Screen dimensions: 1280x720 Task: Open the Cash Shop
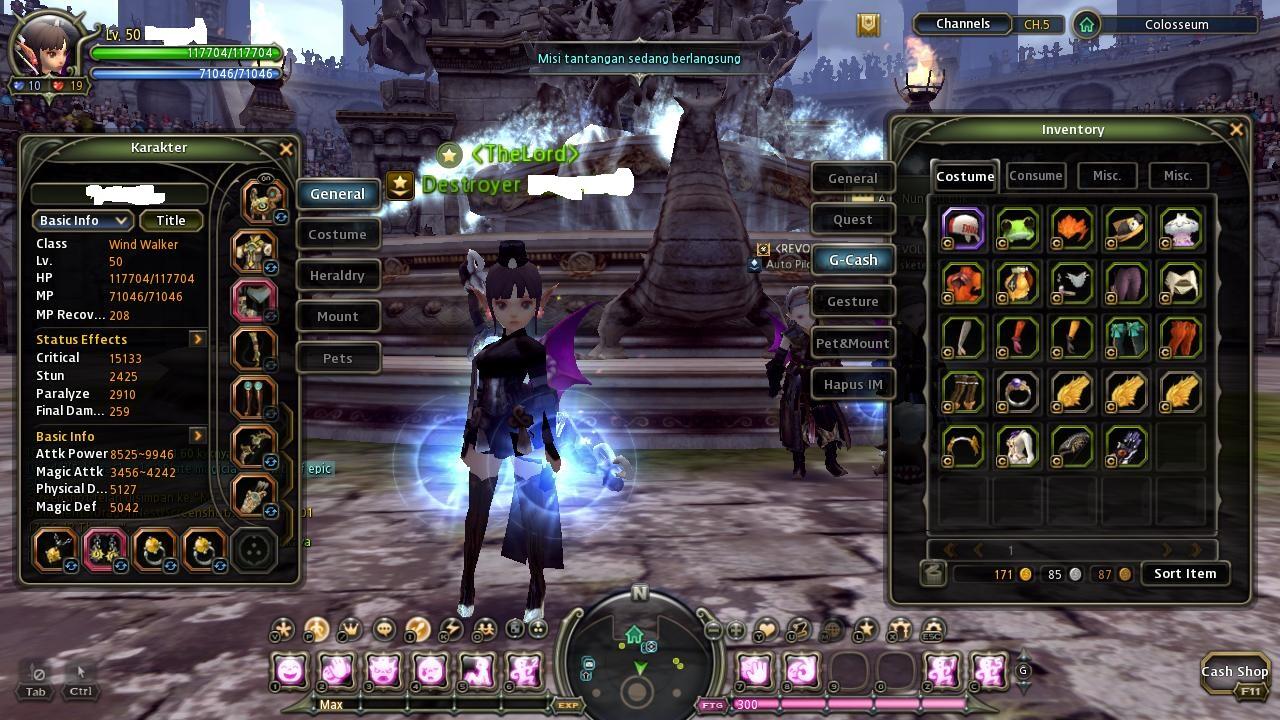coord(1234,672)
